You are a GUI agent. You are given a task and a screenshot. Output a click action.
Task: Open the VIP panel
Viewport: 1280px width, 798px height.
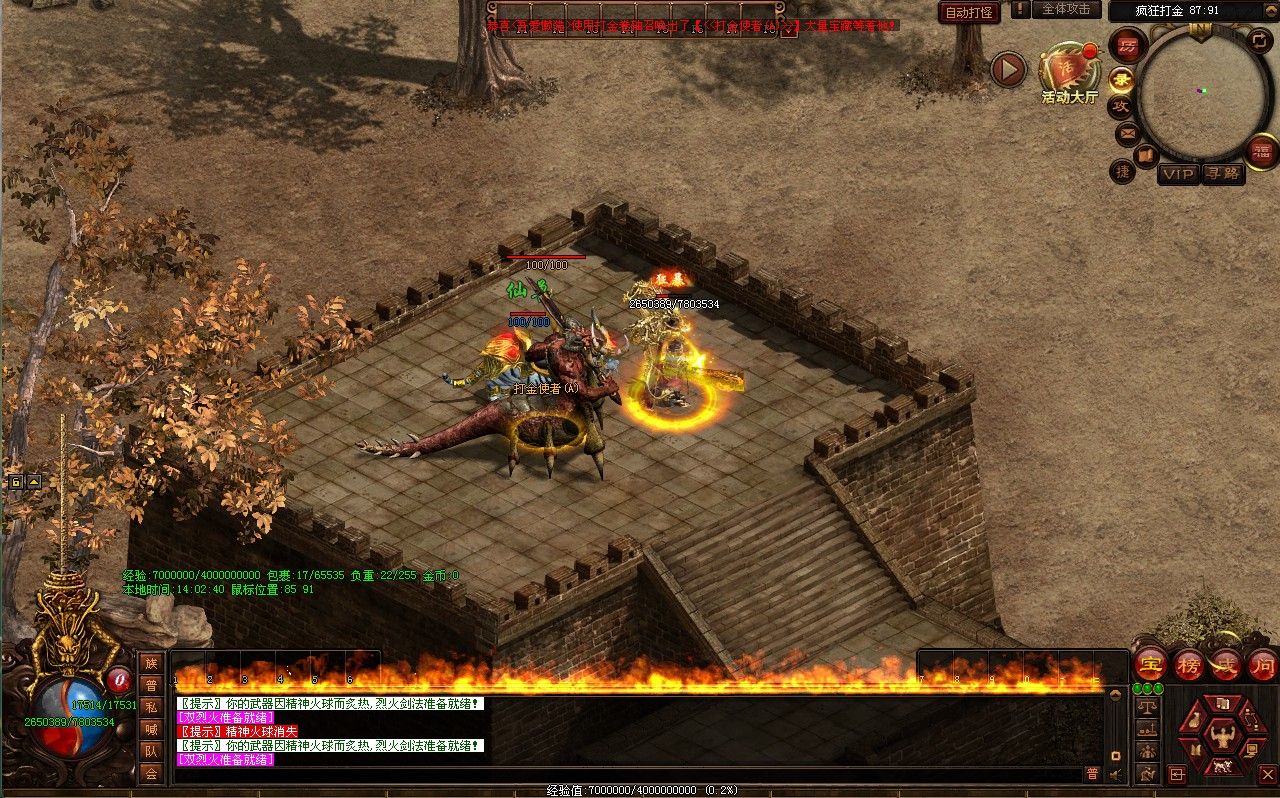pyautogui.click(x=1178, y=174)
